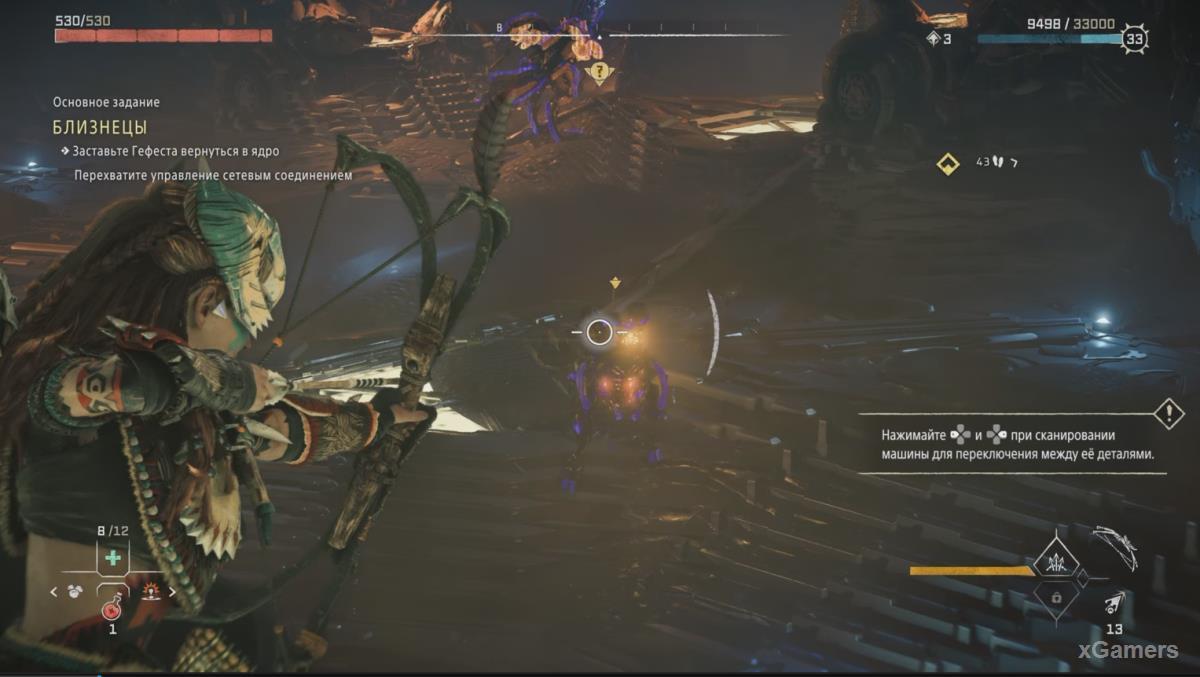Cycle tools right with the arrow
Image resolution: width=1200 pixels, height=677 pixels.
click(x=172, y=591)
